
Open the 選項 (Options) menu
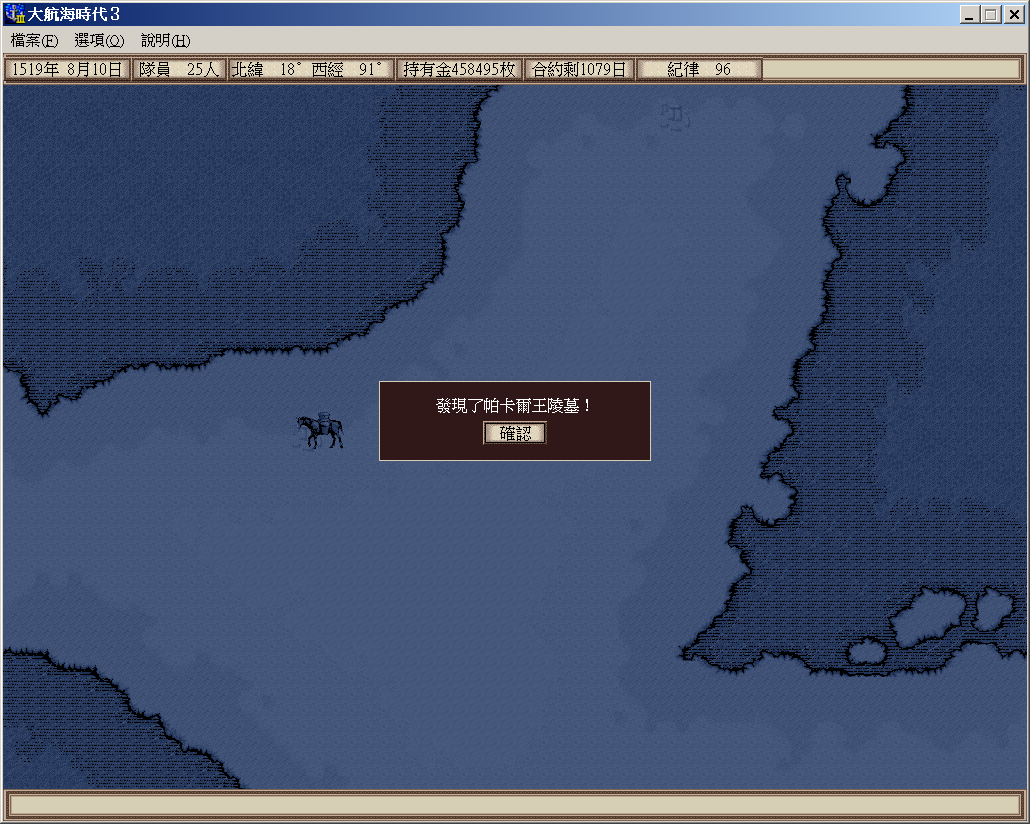click(99, 41)
